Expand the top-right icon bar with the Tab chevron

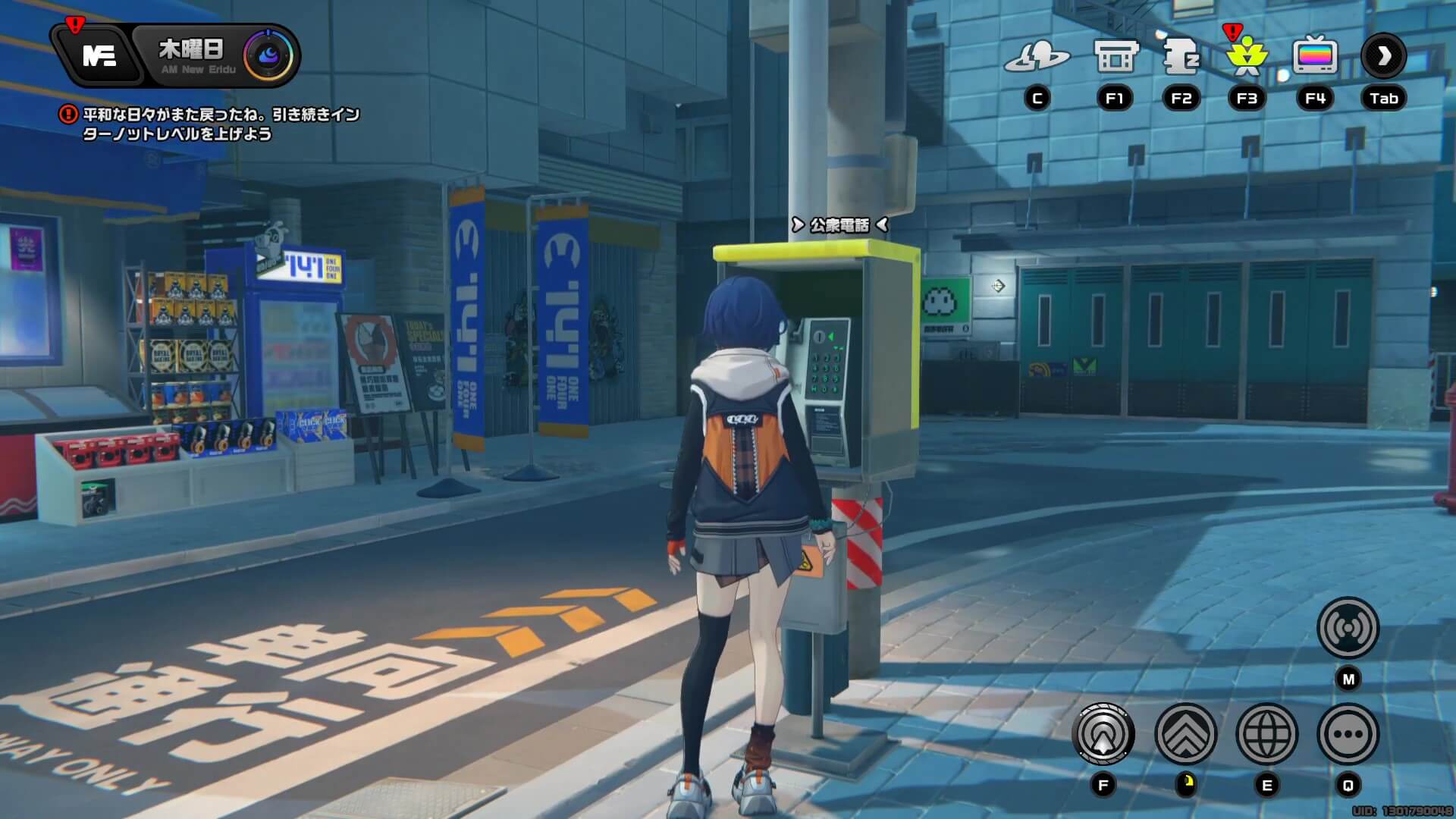(1384, 55)
